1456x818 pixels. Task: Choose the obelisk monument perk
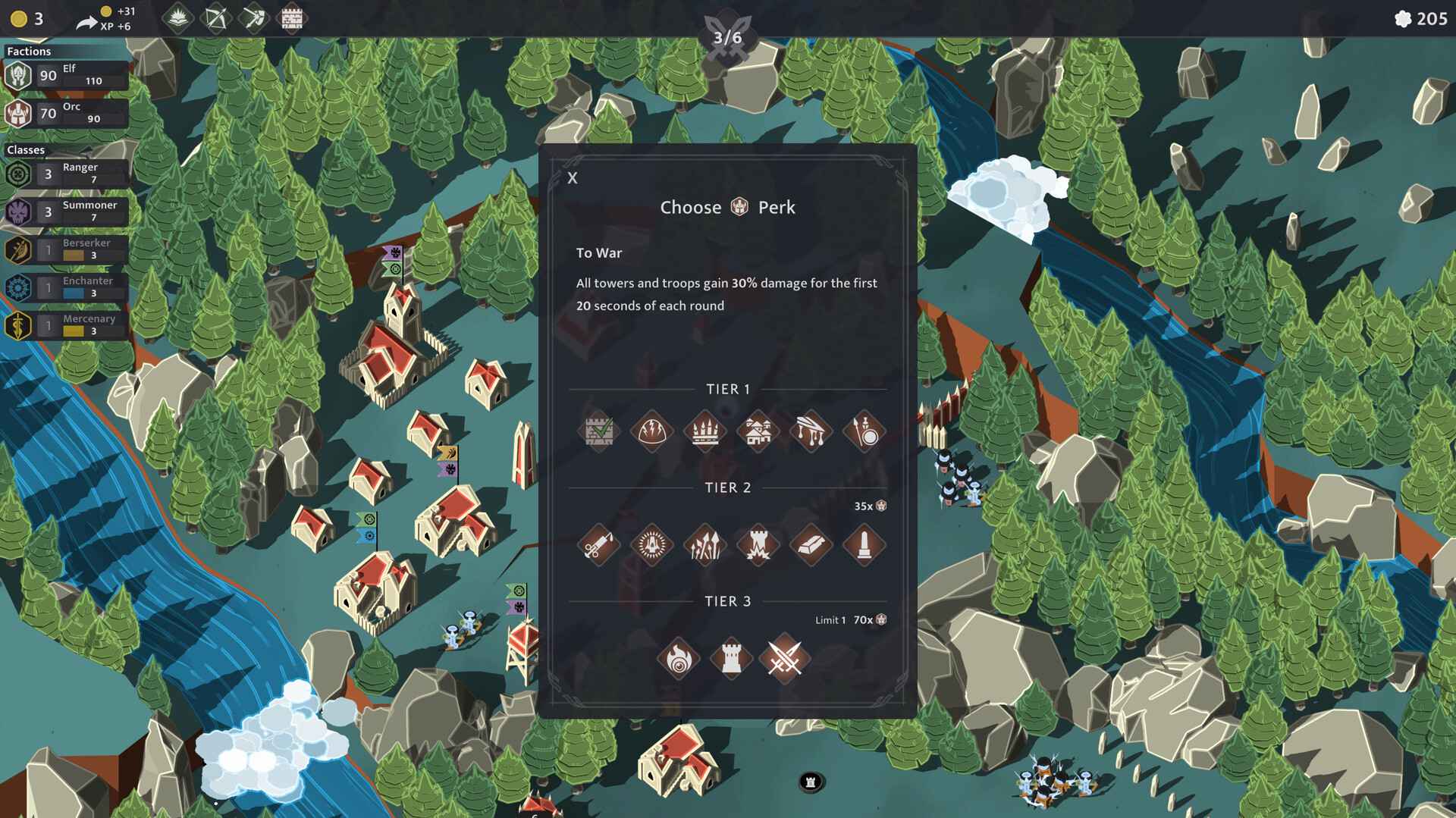click(x=864, y=545)
